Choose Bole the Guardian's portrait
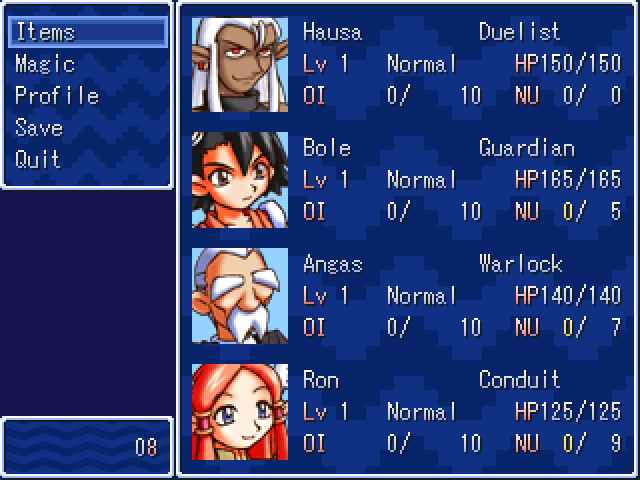Viewport: 640px width, 480px height. (240, 180)
